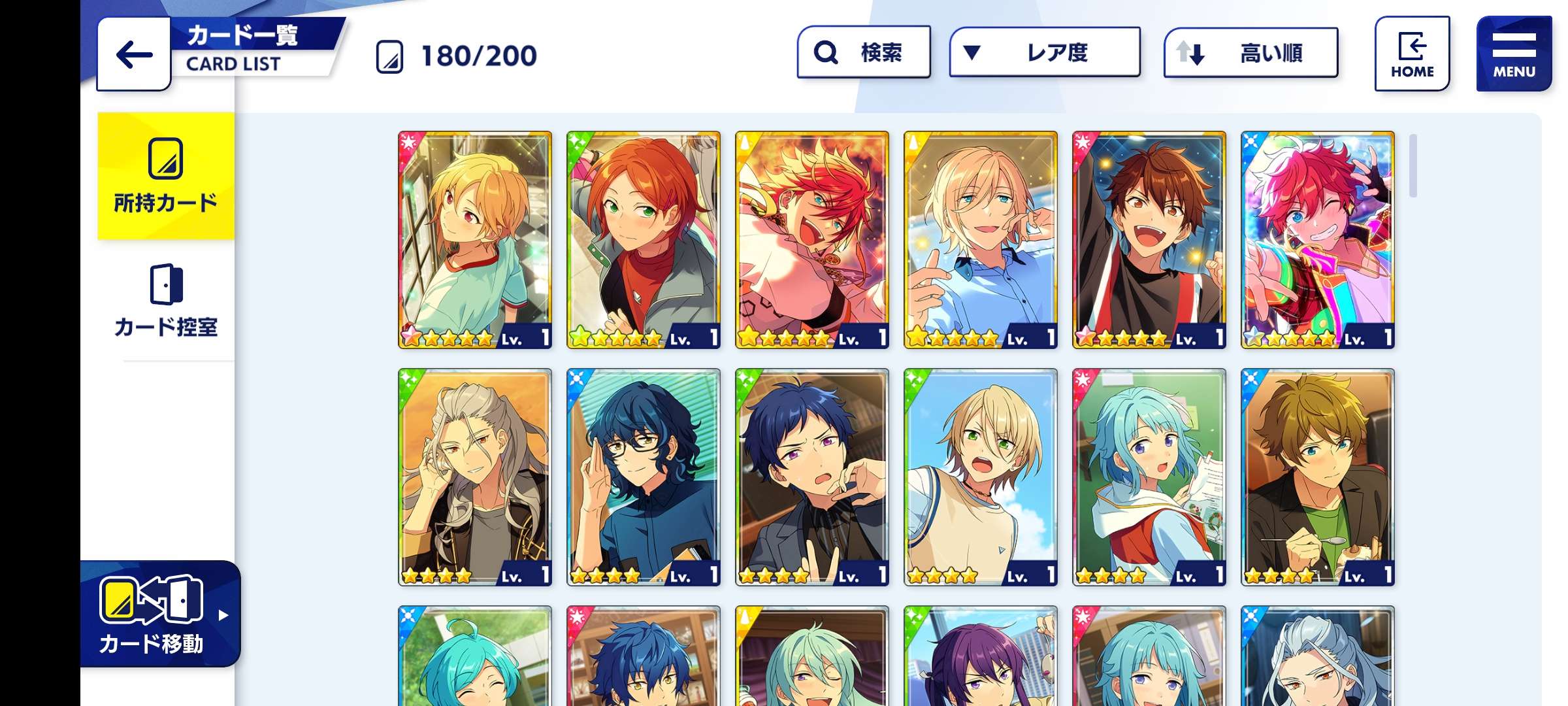Select the blond boy in blue shirt card
Image resolution: width=1568 pixels, height=706 pixels.
point(981,240)
